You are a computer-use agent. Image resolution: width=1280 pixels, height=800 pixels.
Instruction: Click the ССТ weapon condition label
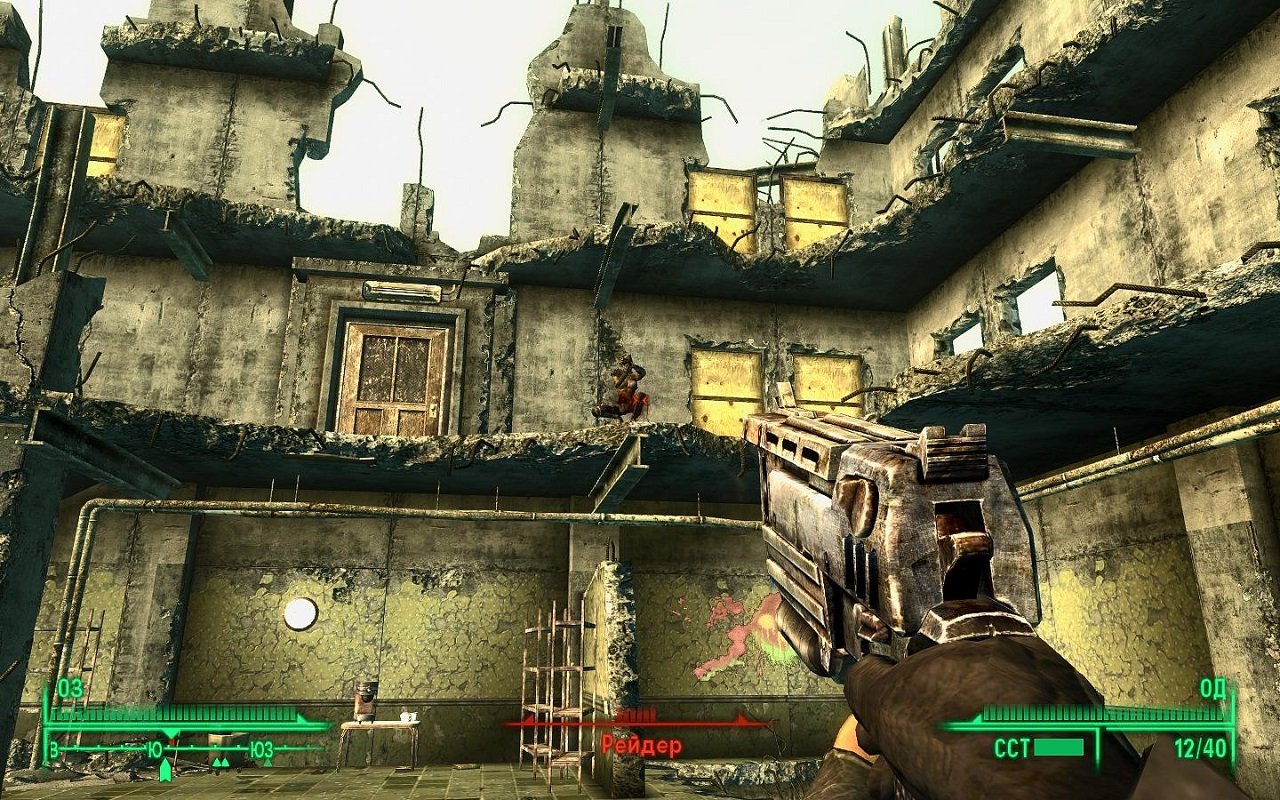point(1011,746)
